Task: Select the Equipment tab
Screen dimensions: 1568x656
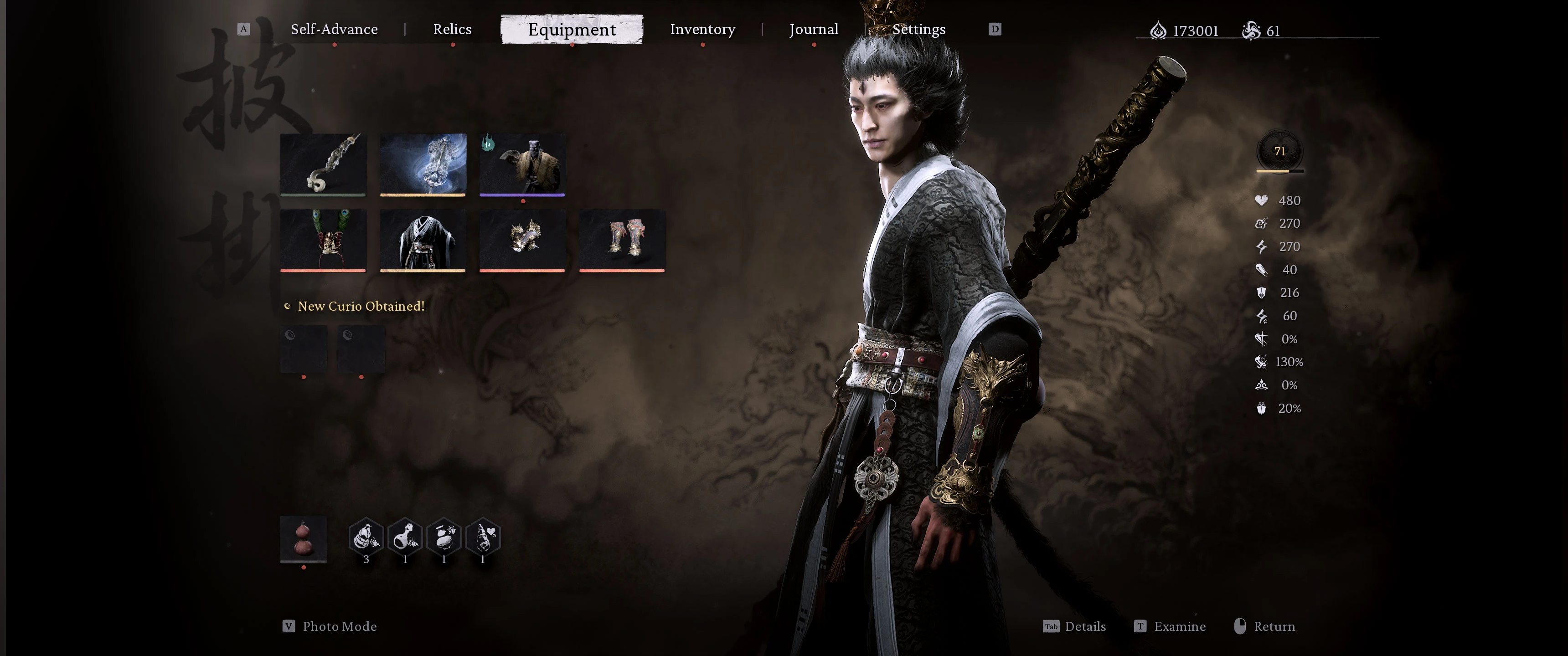Action: click(572, 29)
